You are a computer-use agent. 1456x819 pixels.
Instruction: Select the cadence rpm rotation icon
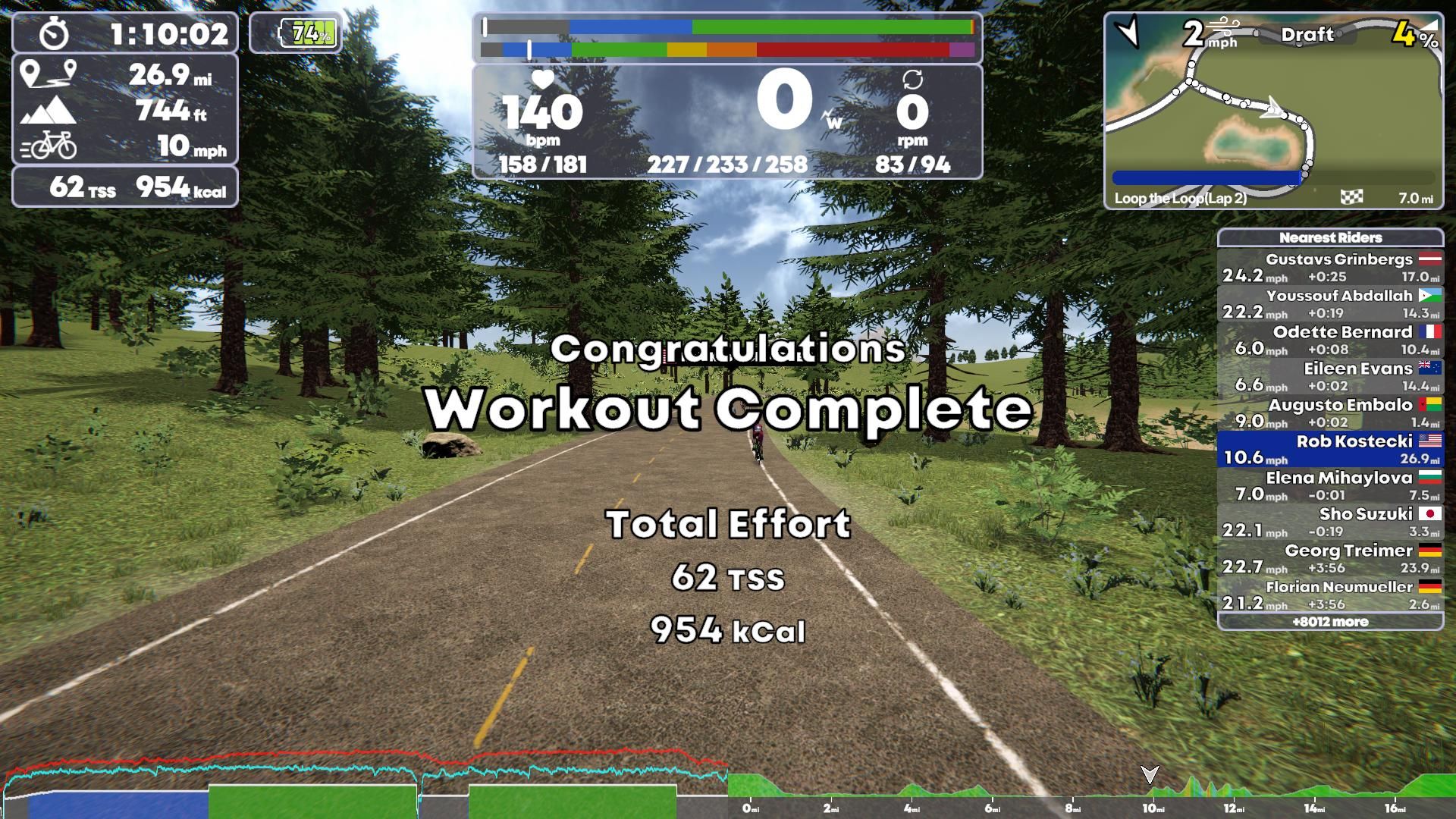914,80
